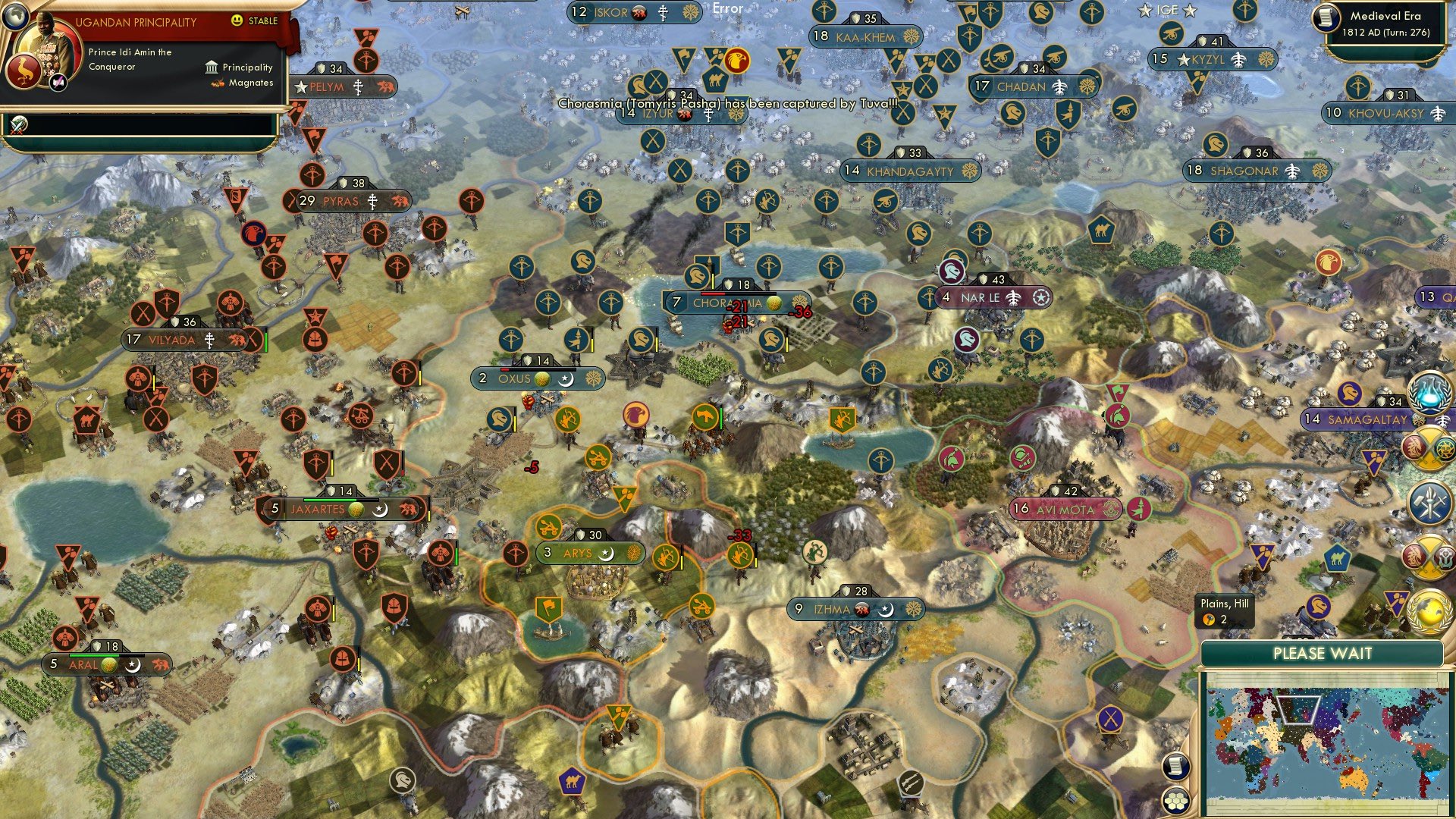
Task: Toggle the hex grid overlay icon
Action: (1176, 801)
